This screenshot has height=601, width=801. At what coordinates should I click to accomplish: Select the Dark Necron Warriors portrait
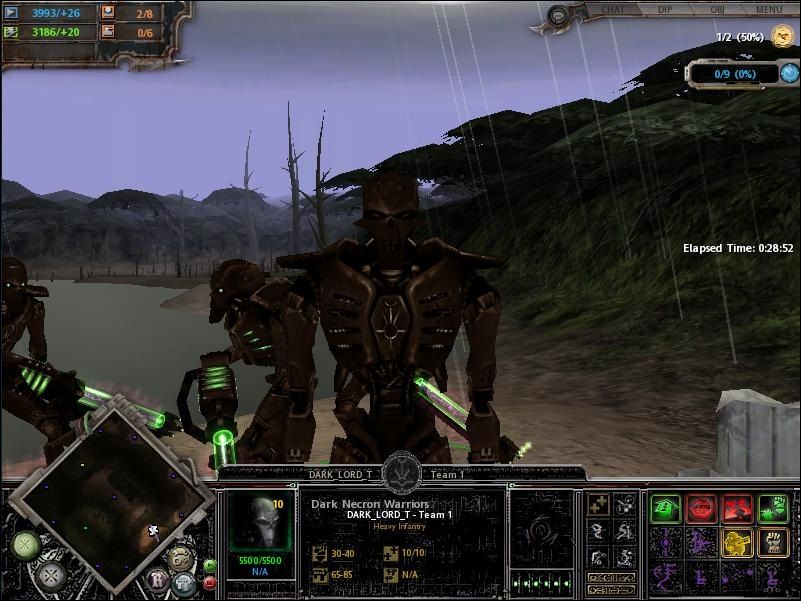coord(258,518)
